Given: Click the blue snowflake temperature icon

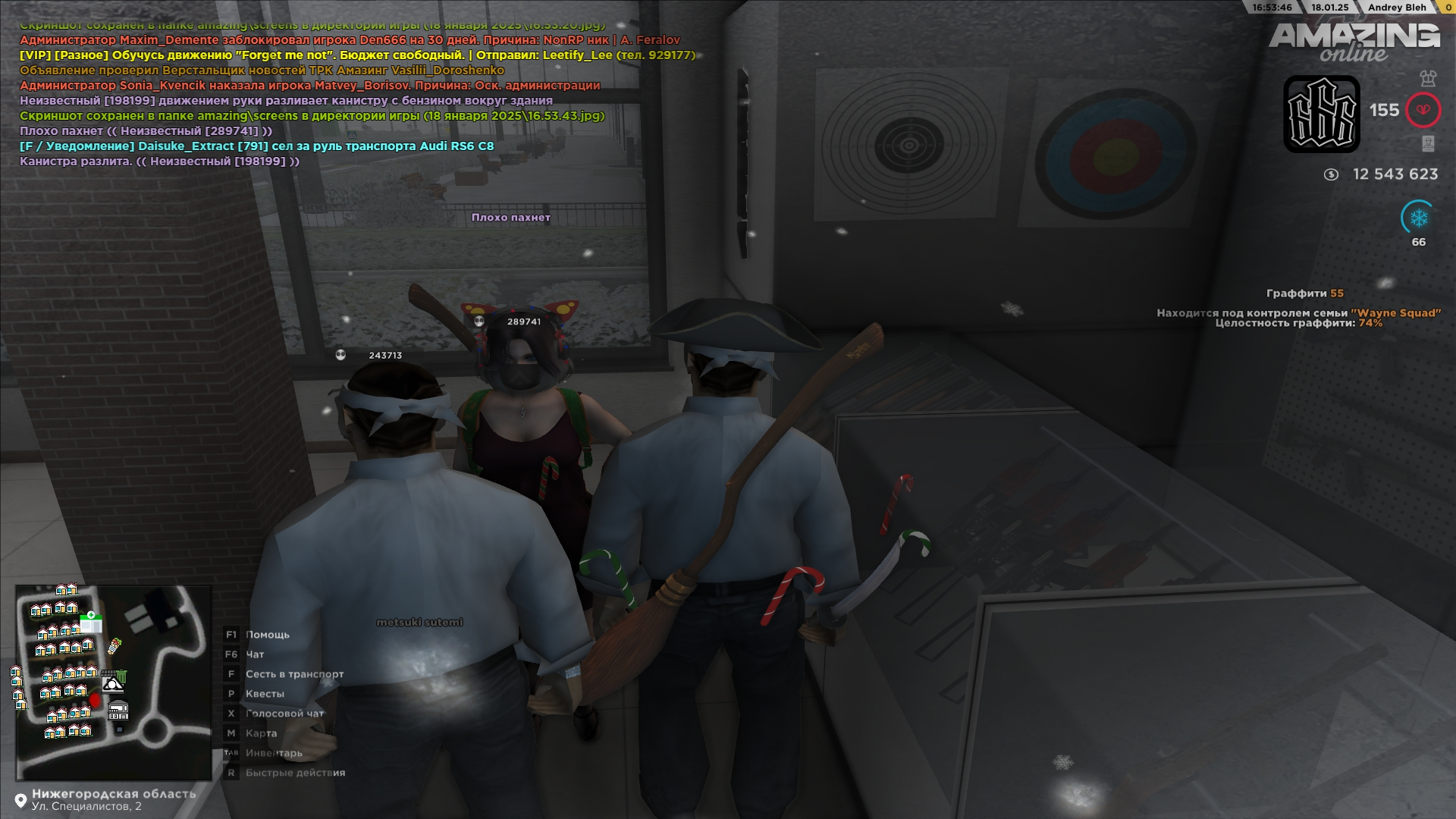Looking at the screenshot, I should (1418, 218).
